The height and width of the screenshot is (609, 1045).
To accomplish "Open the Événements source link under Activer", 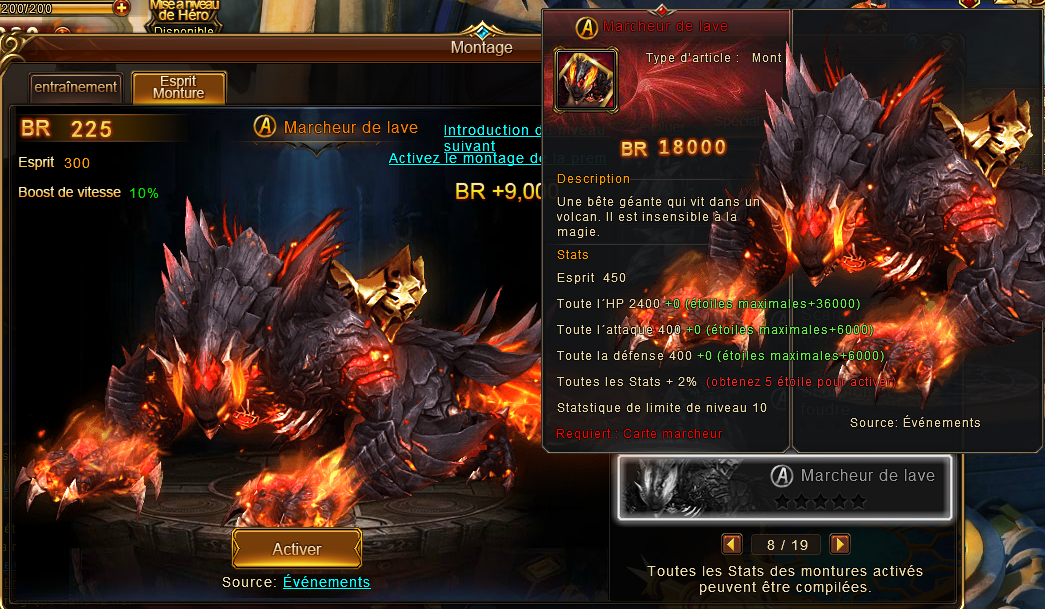I will point(326,582).
